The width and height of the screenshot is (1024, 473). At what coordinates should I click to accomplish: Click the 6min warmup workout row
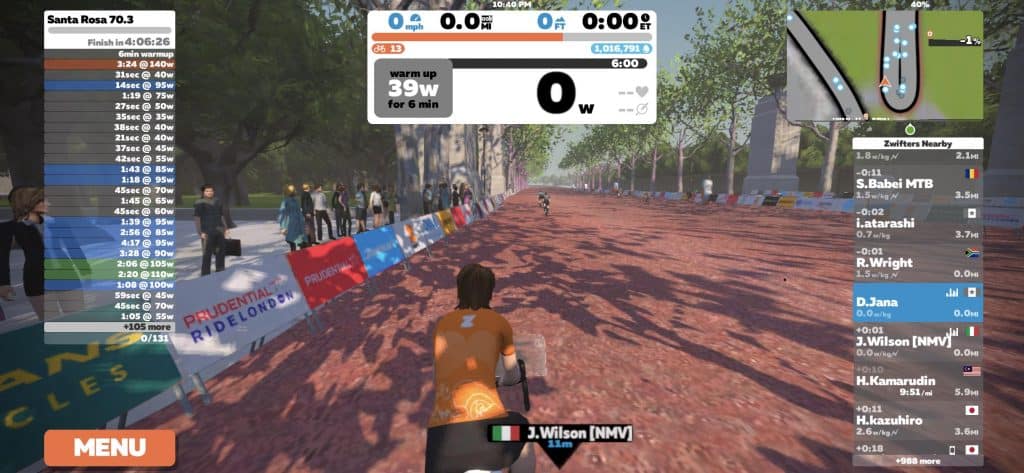click(110, 53)
